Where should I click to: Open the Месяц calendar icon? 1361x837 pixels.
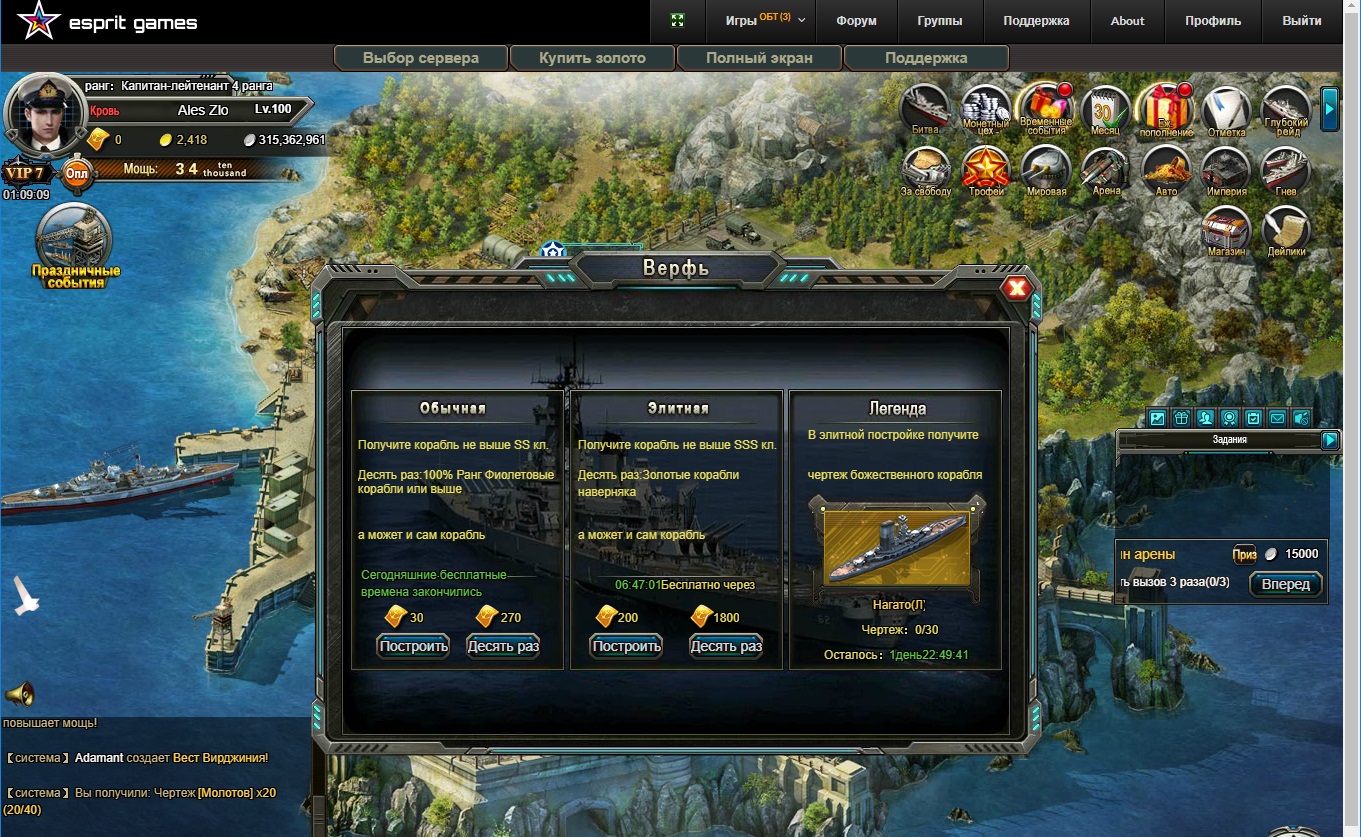click(1105, 108)
